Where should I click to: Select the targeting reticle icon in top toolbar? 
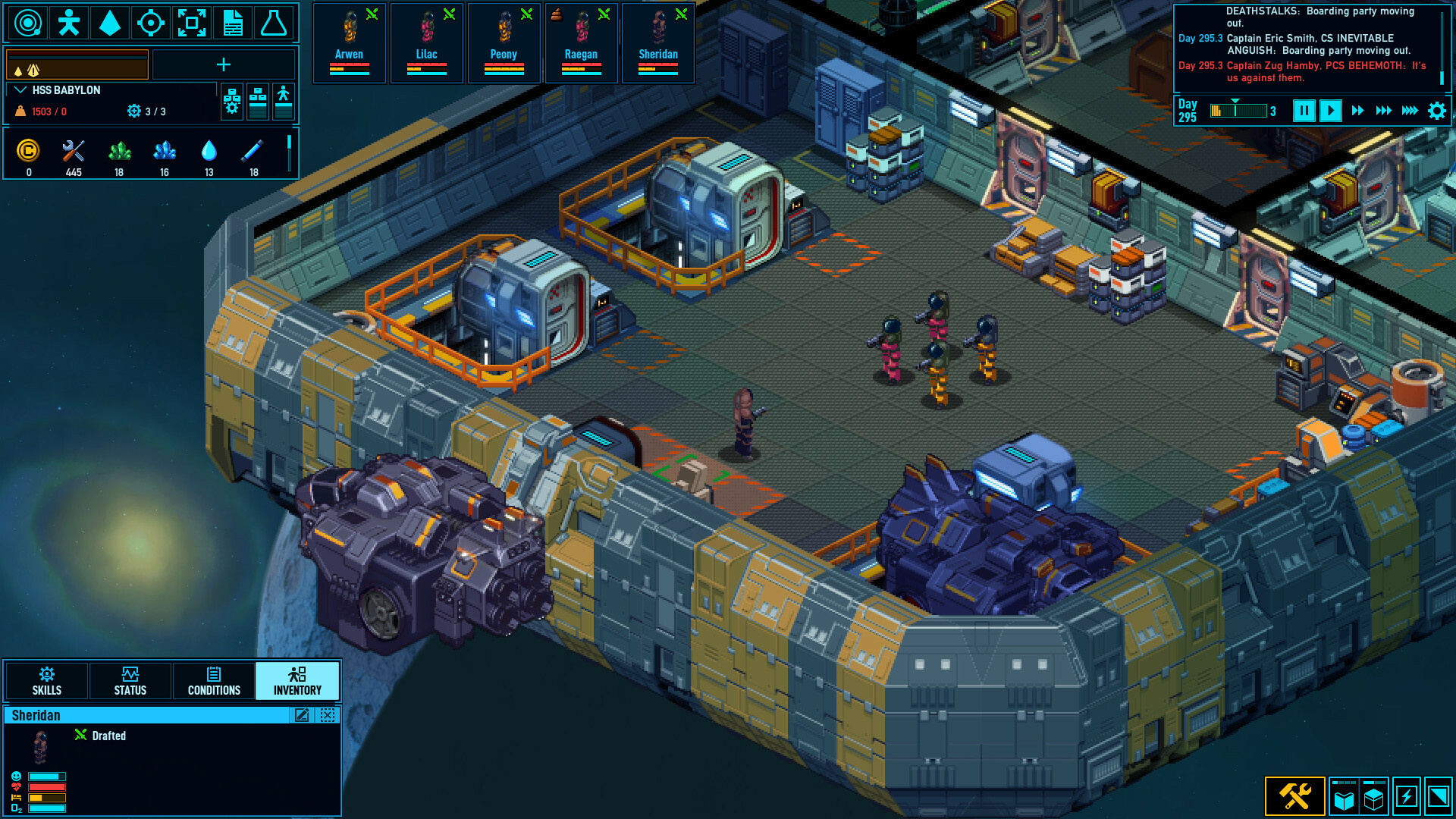point(151,23)
